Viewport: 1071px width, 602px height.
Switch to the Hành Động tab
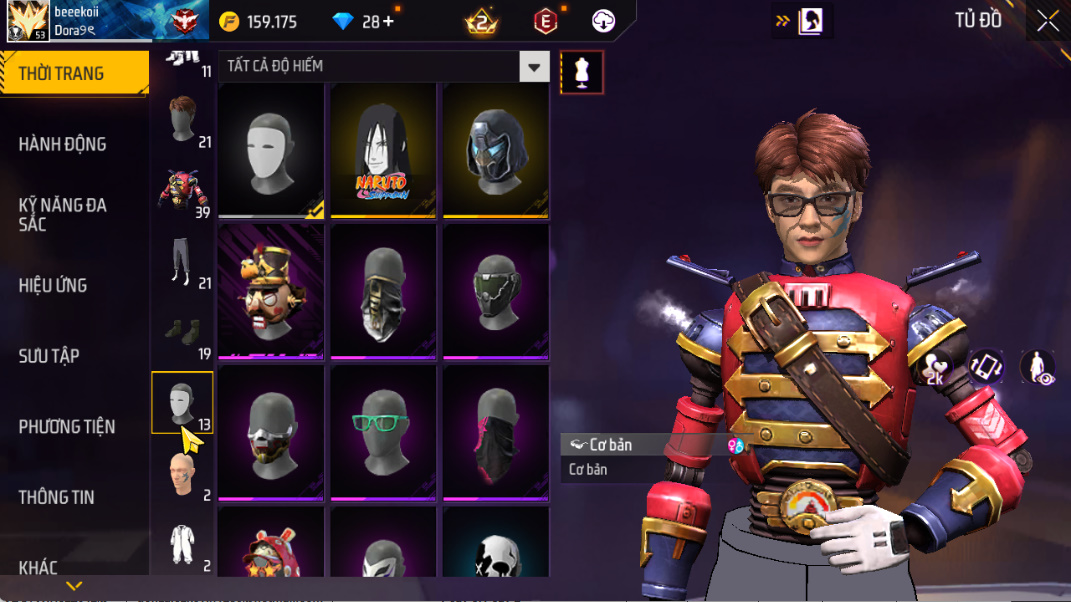click(x=62, y=144)
